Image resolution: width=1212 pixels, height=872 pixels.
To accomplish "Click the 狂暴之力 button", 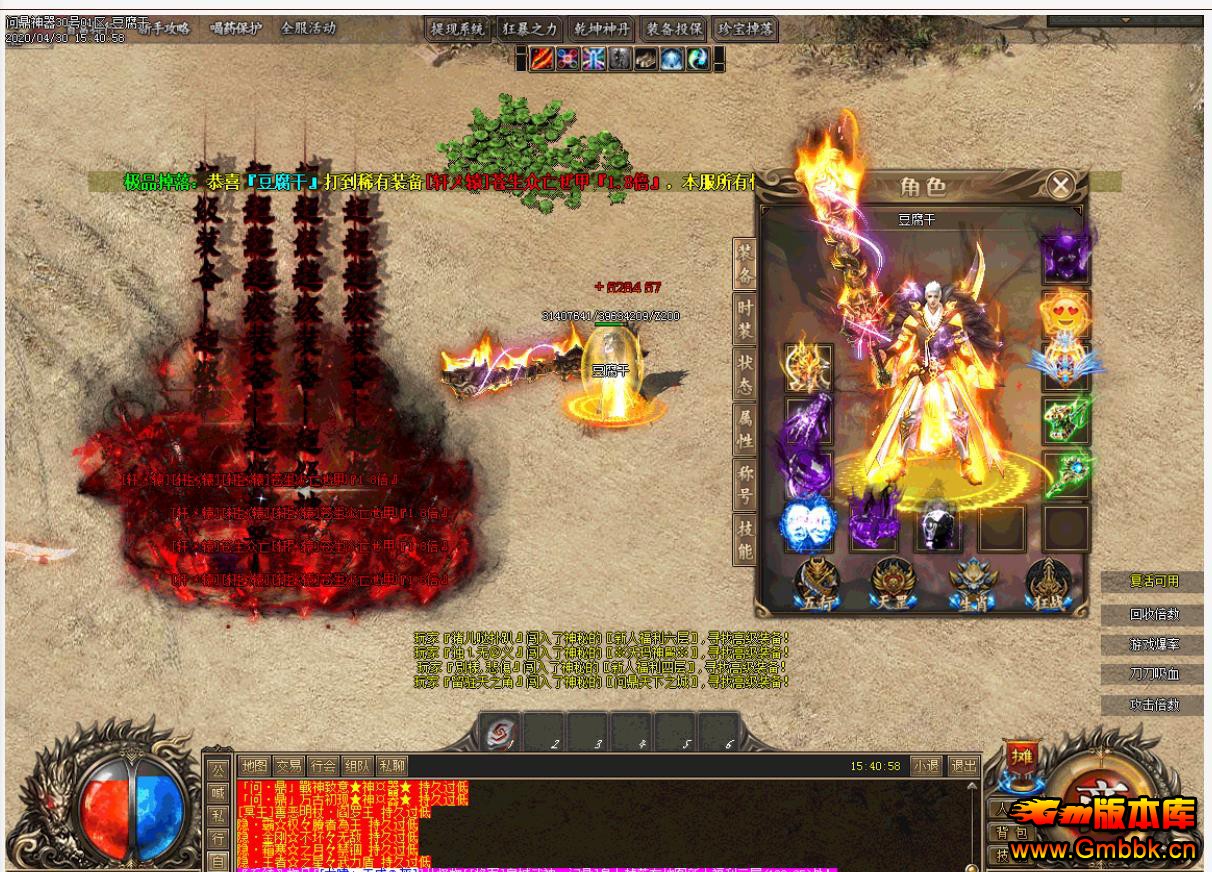I will (x=529, y=29).
